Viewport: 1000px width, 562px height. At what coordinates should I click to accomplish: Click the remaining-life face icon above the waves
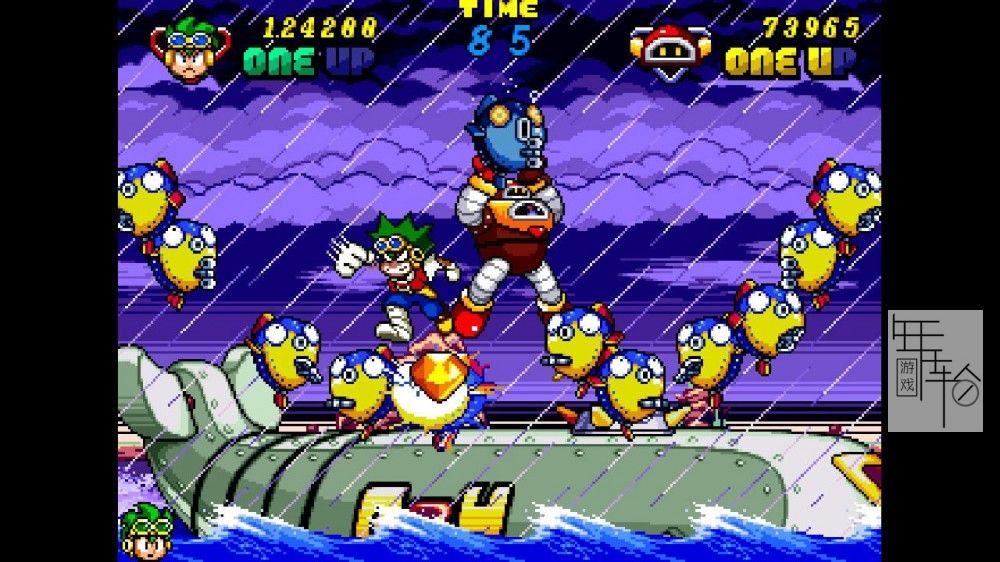[x=148, y=530]
